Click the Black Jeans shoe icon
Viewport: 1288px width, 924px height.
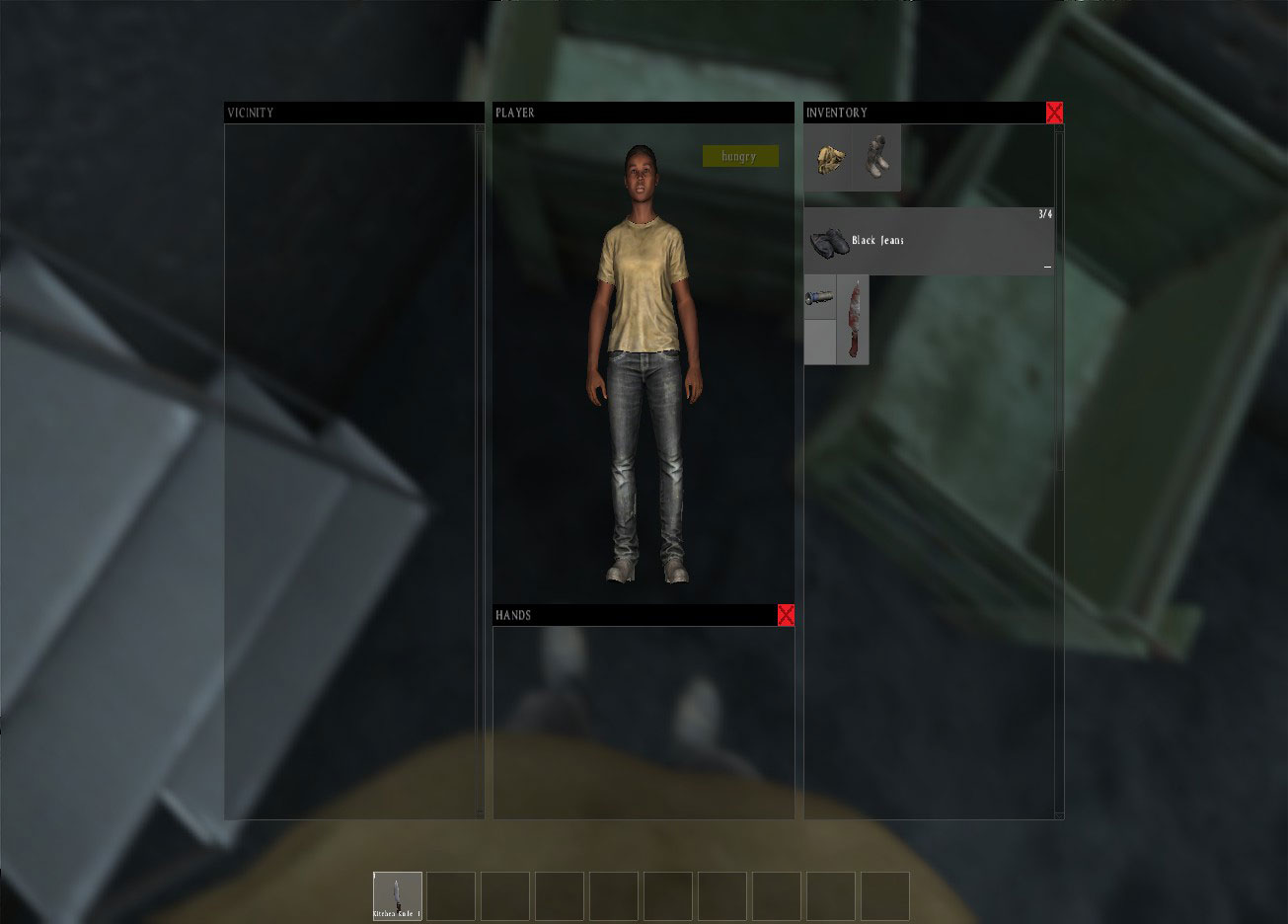[831, 241]
